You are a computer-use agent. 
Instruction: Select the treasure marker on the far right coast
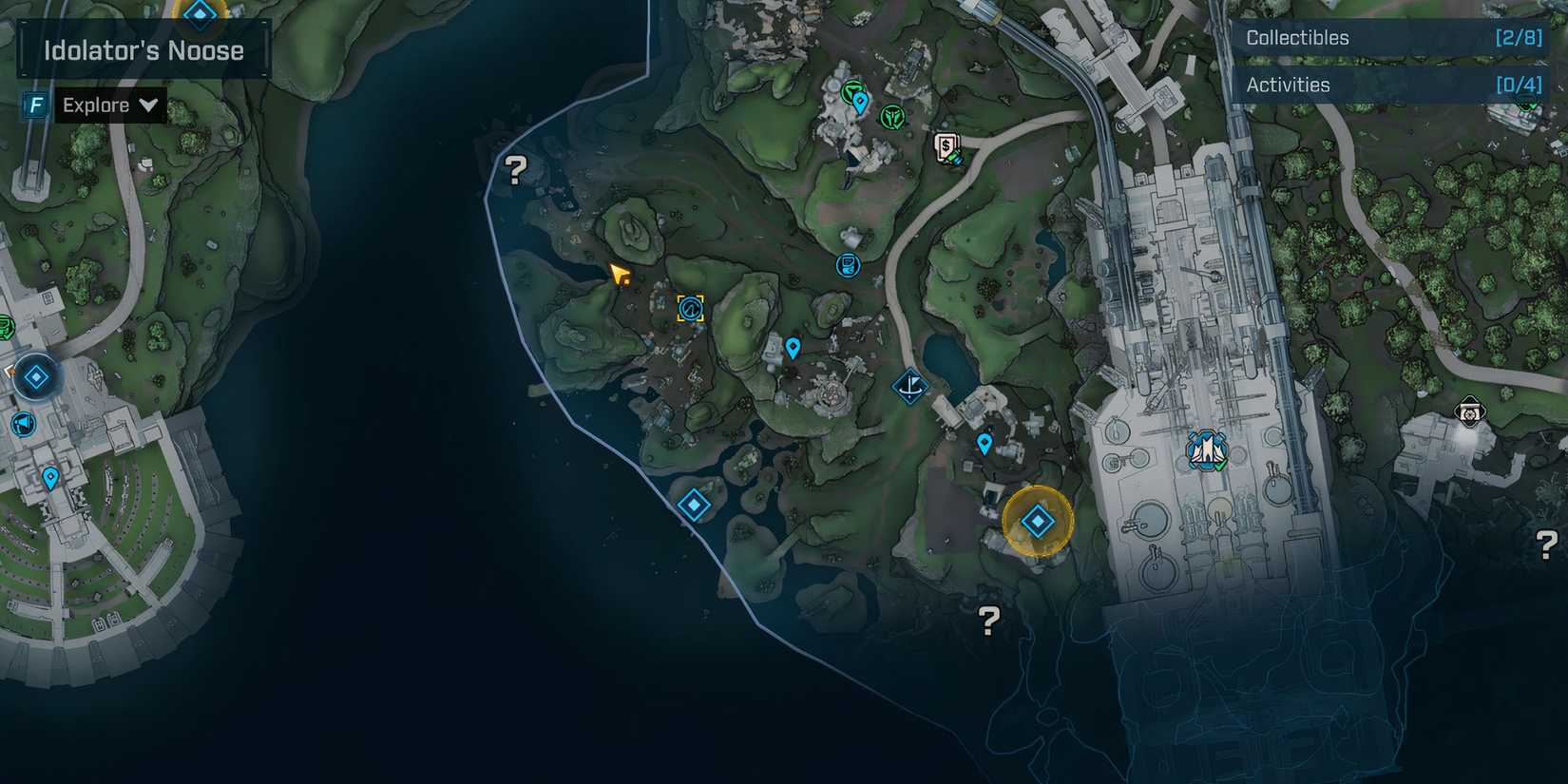(1469, 413)
